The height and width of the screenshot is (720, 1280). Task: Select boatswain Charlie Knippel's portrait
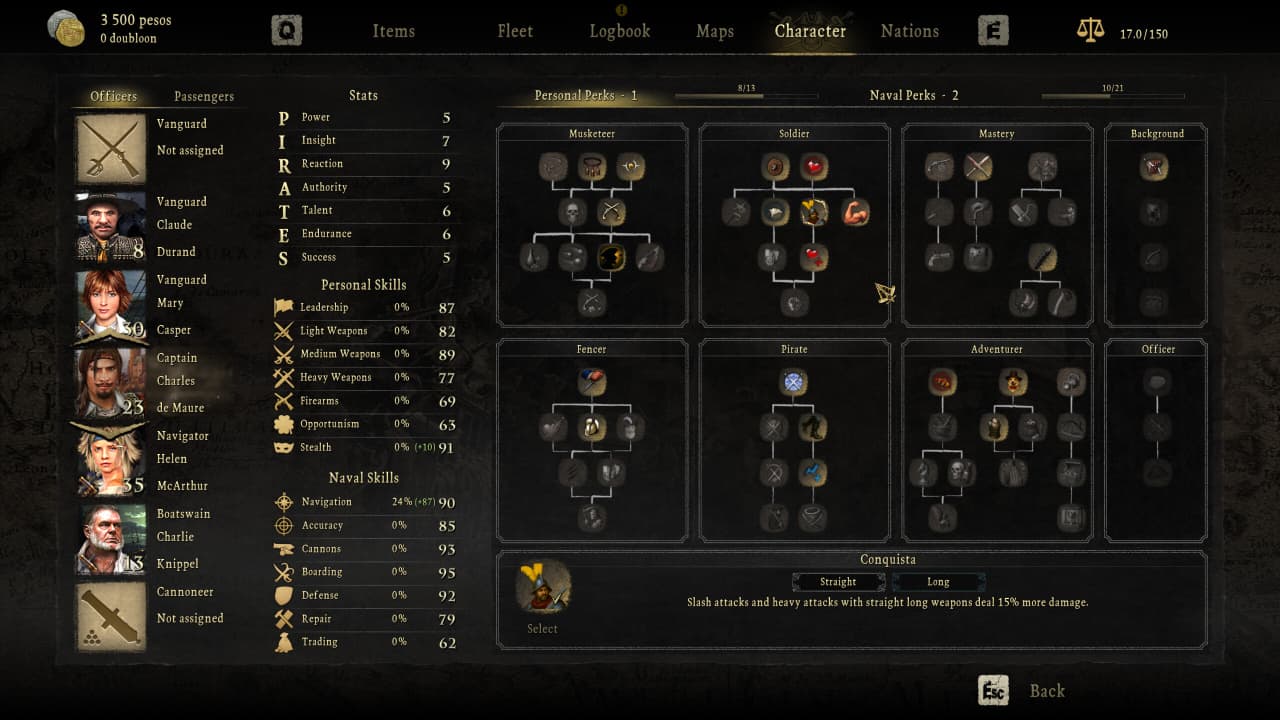(x=110, y=539)
